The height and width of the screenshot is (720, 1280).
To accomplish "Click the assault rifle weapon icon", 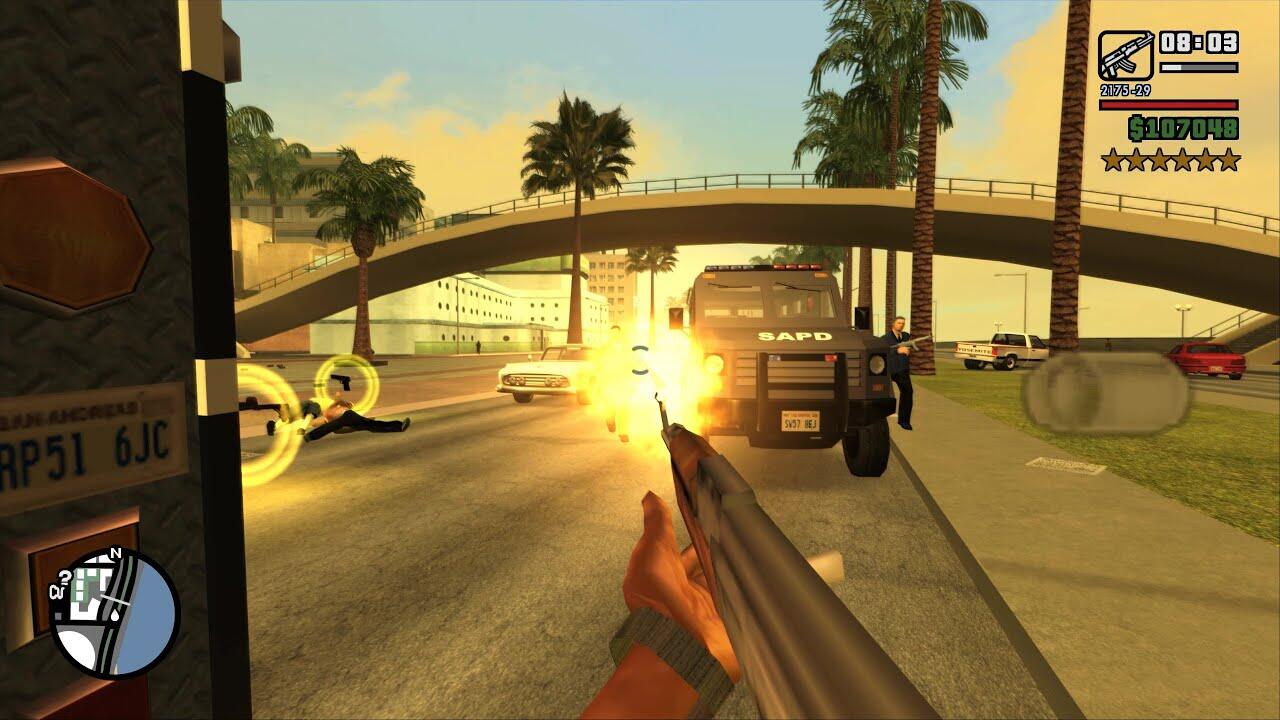I will click(1125, 55).
